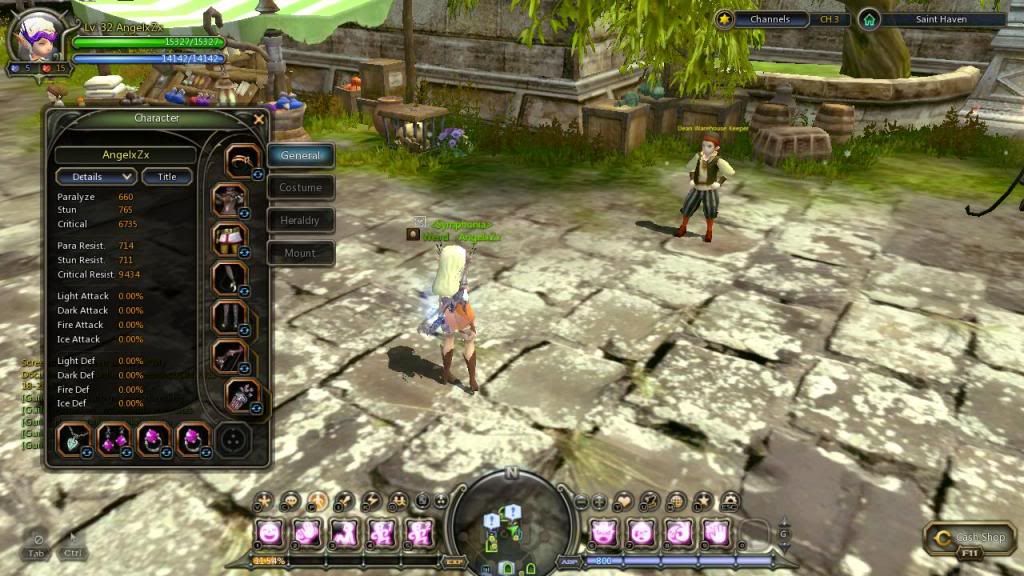Switch to the General tab

coord(300,155)
